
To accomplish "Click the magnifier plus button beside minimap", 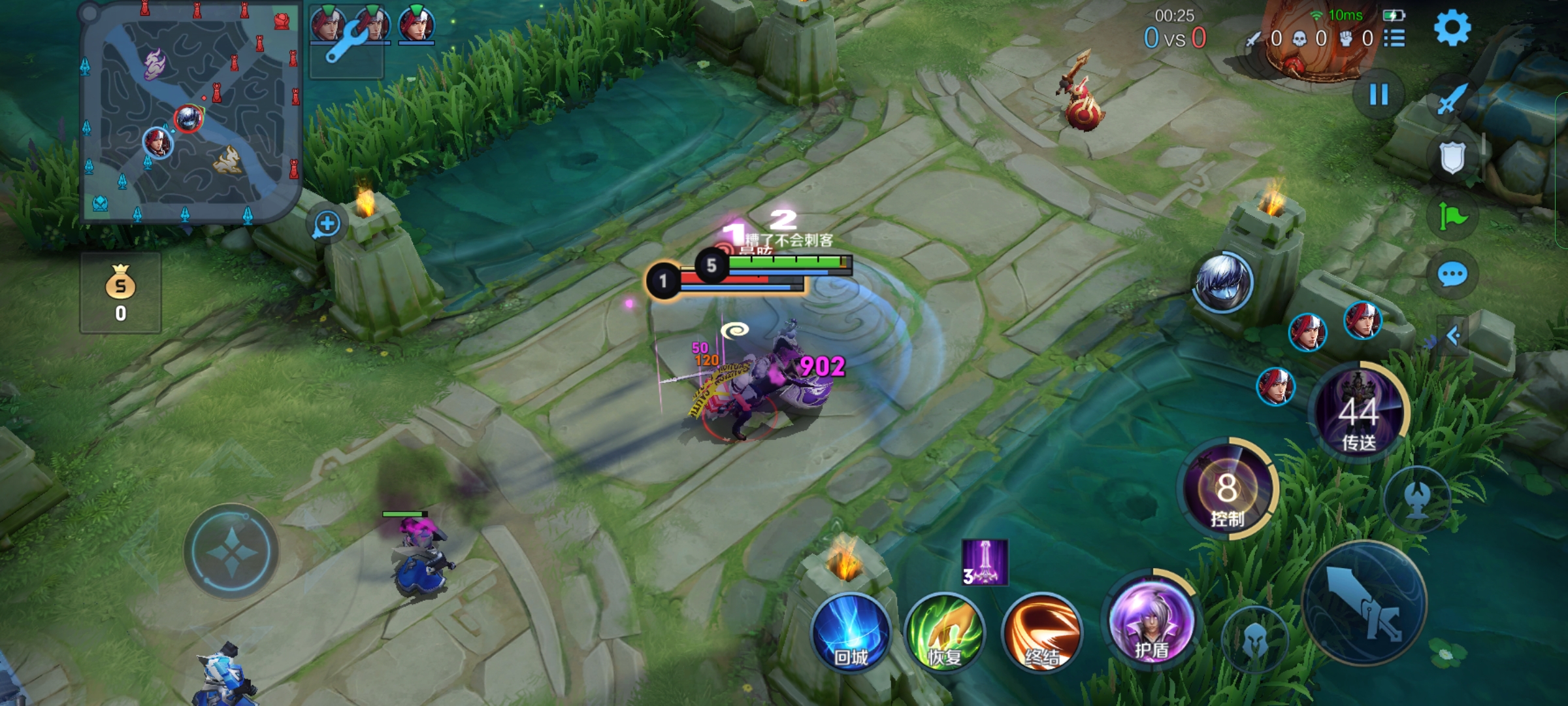I will coord(326,225).
